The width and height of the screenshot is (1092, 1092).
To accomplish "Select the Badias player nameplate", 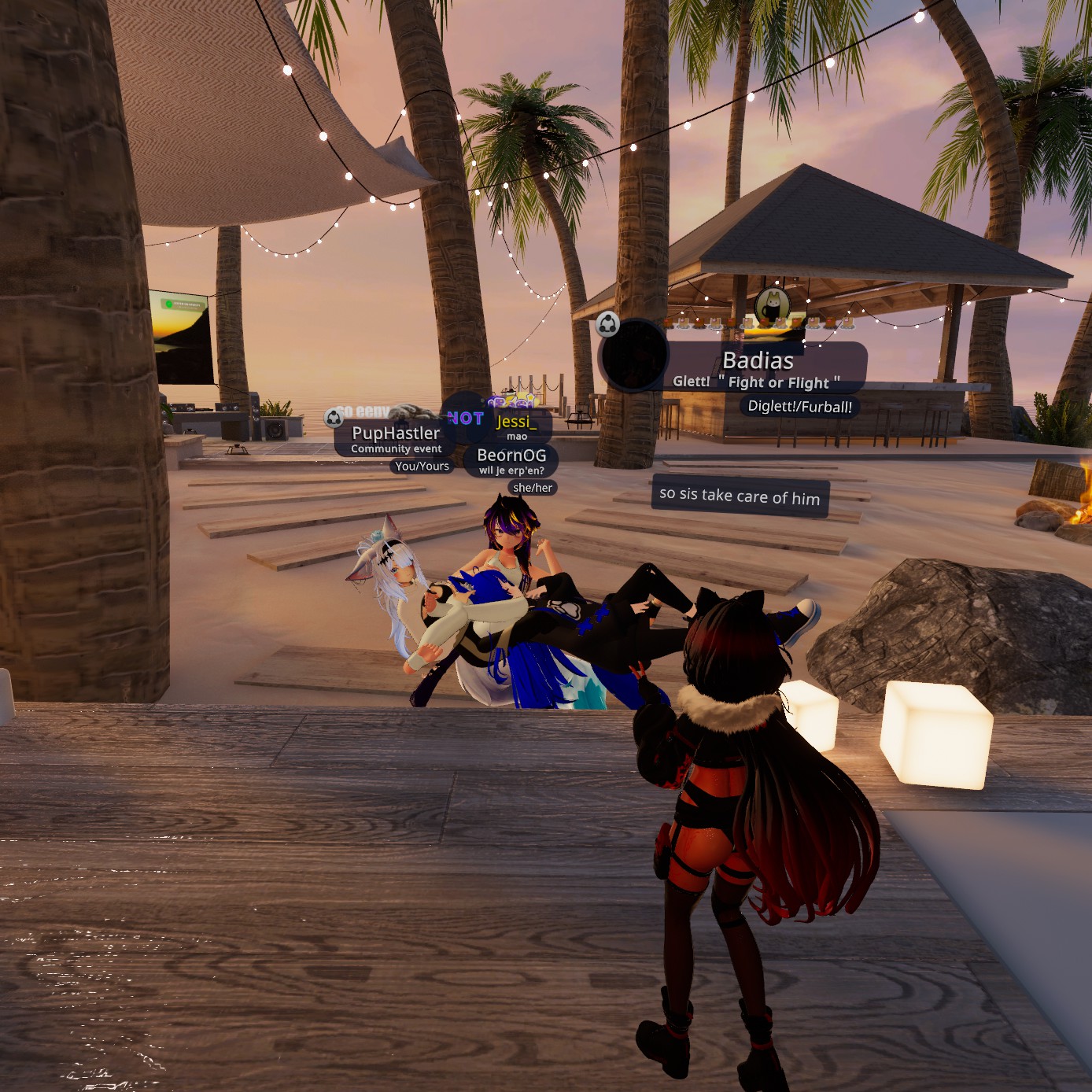I will [758, 361].
